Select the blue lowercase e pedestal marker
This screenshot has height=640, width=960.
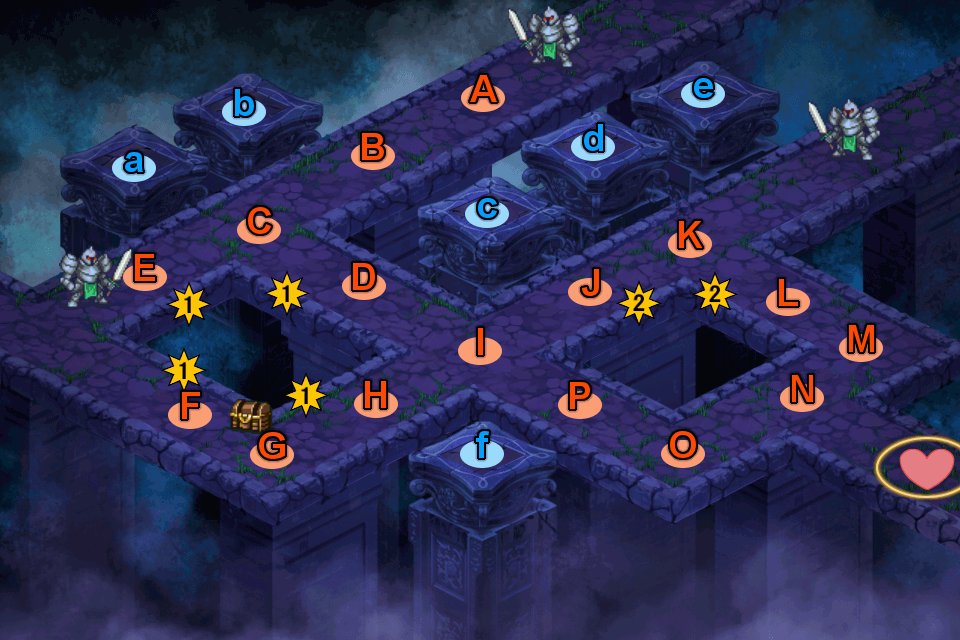tap(703, 91)
